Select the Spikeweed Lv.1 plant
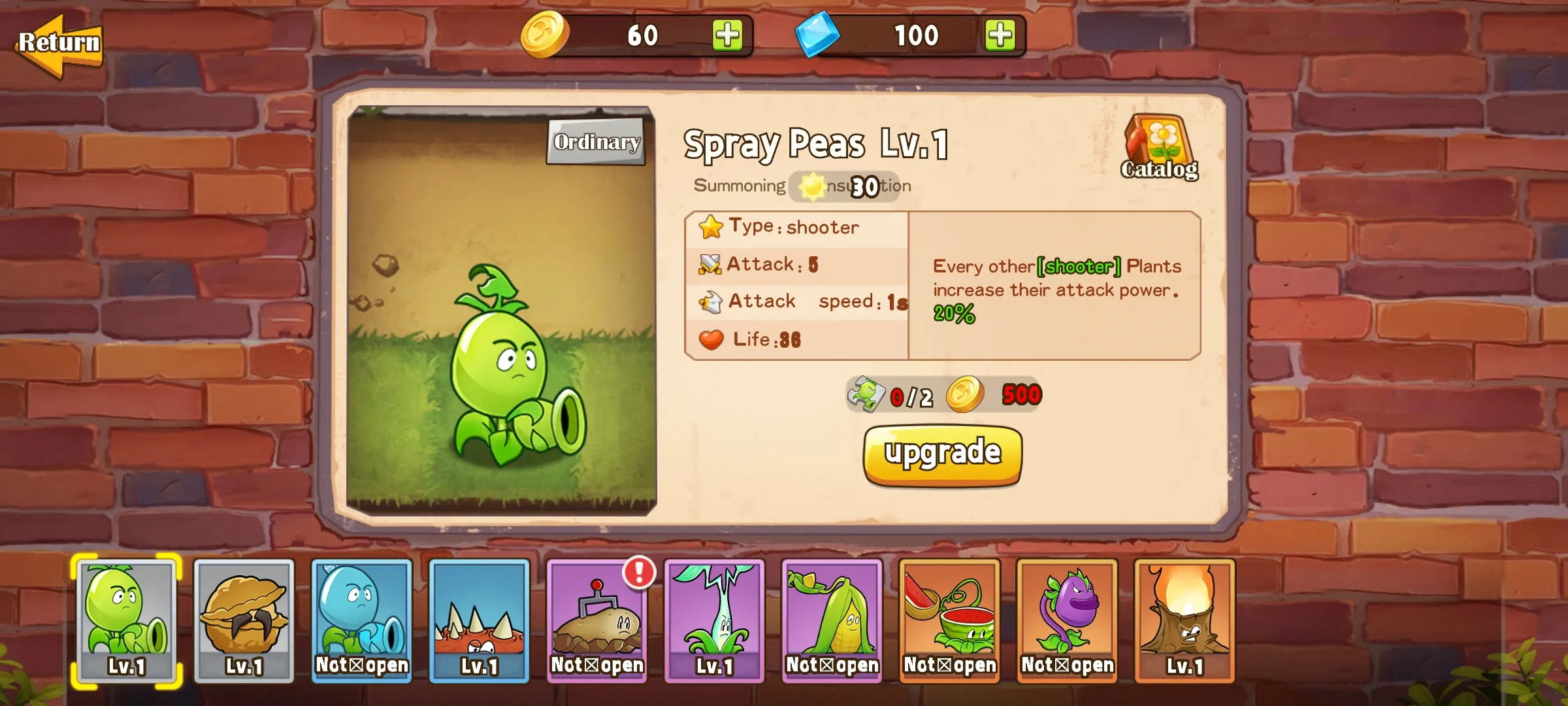 479,621
